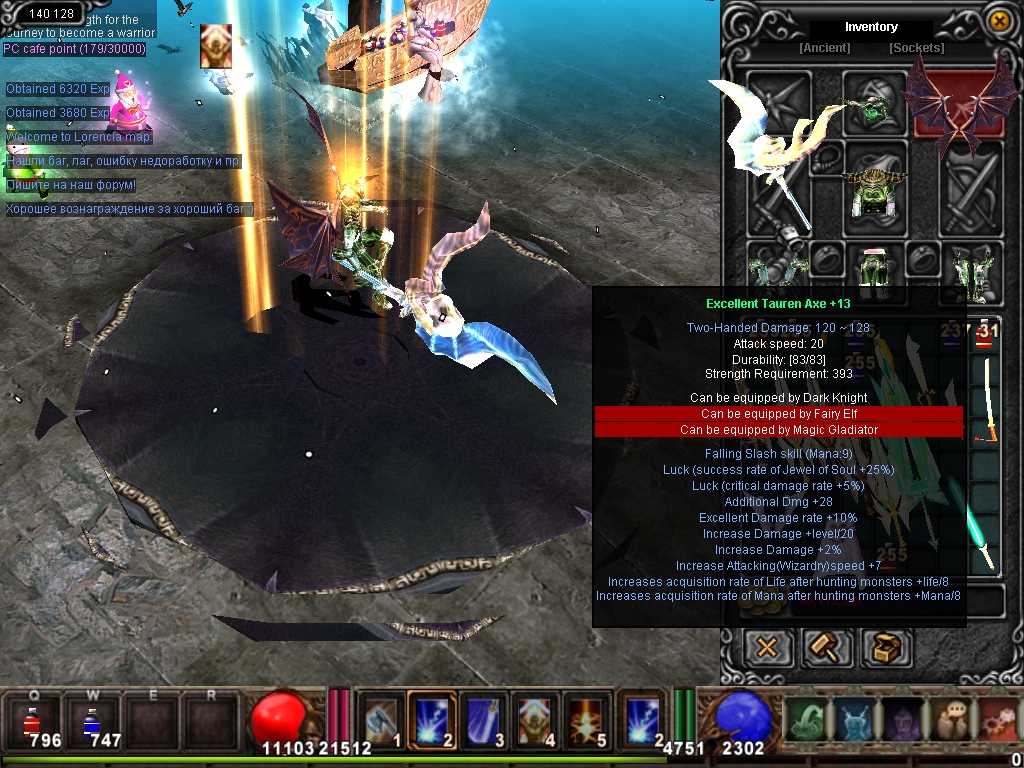Click the yellow X button below inventory
The image size is (1024, 768).
[x=767, y=647]
